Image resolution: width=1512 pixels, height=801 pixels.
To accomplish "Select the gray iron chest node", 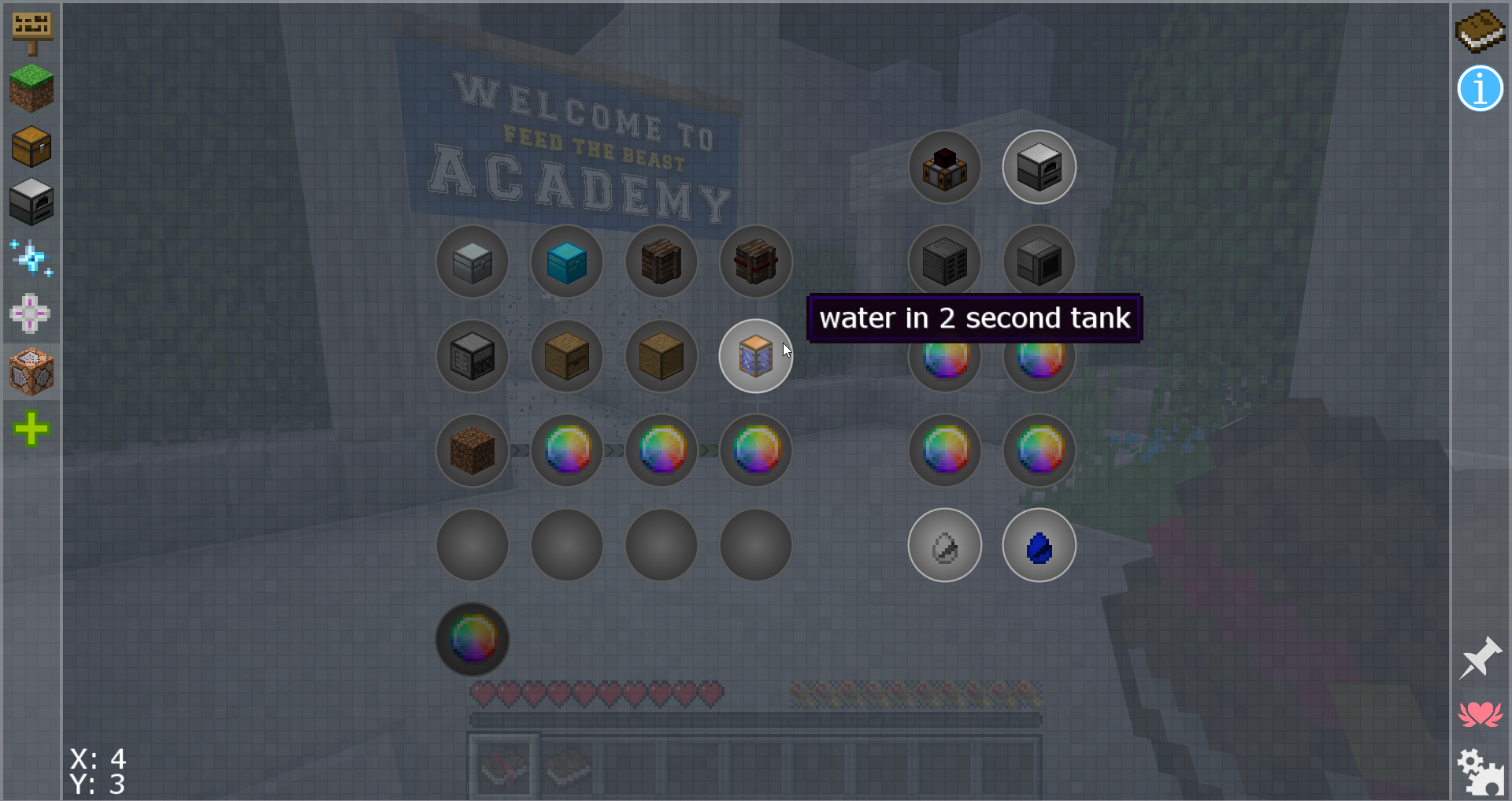I will [472, 261].
